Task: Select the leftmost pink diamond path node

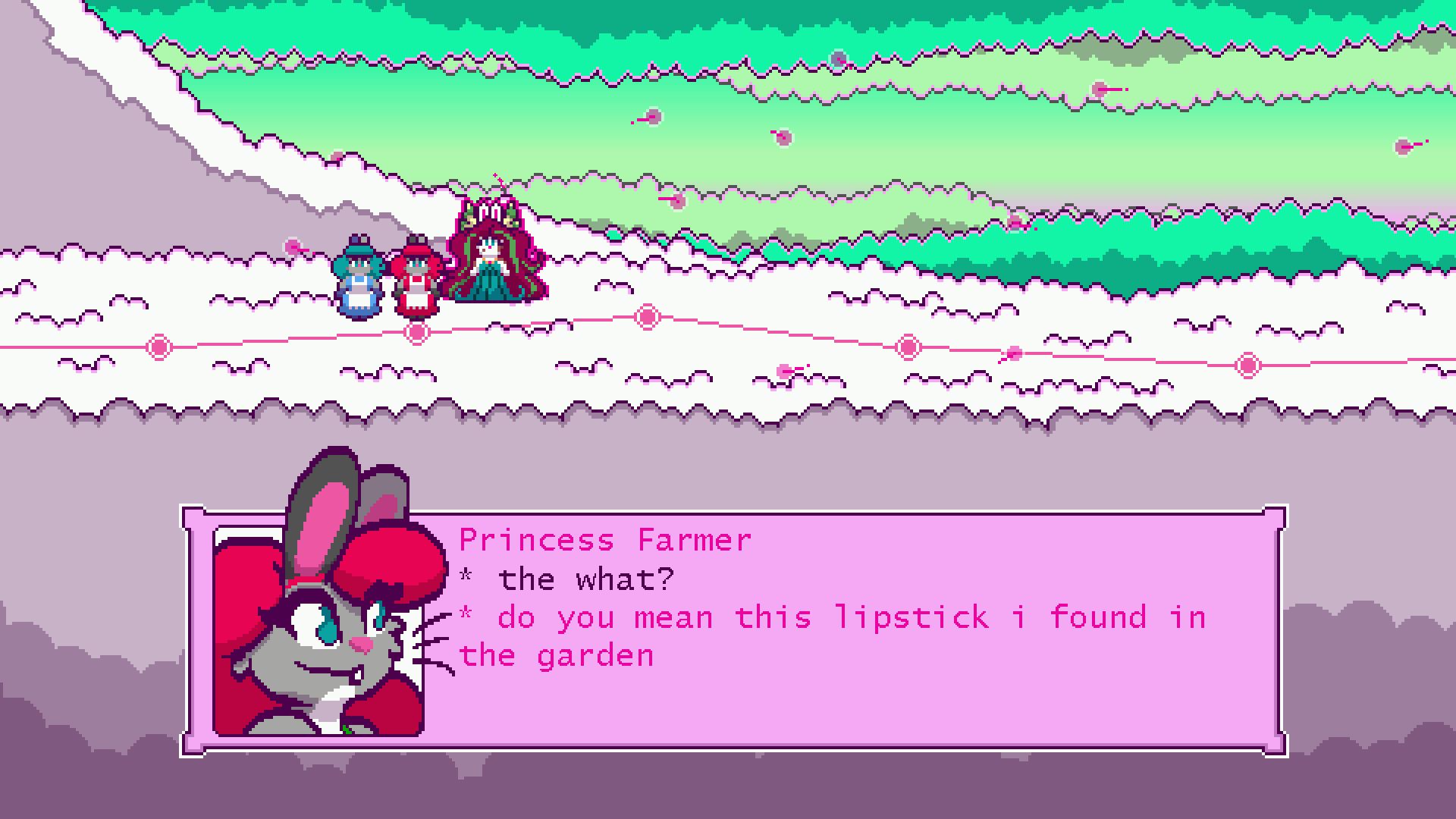Action: pyautogui.click(x=158, y=347)
